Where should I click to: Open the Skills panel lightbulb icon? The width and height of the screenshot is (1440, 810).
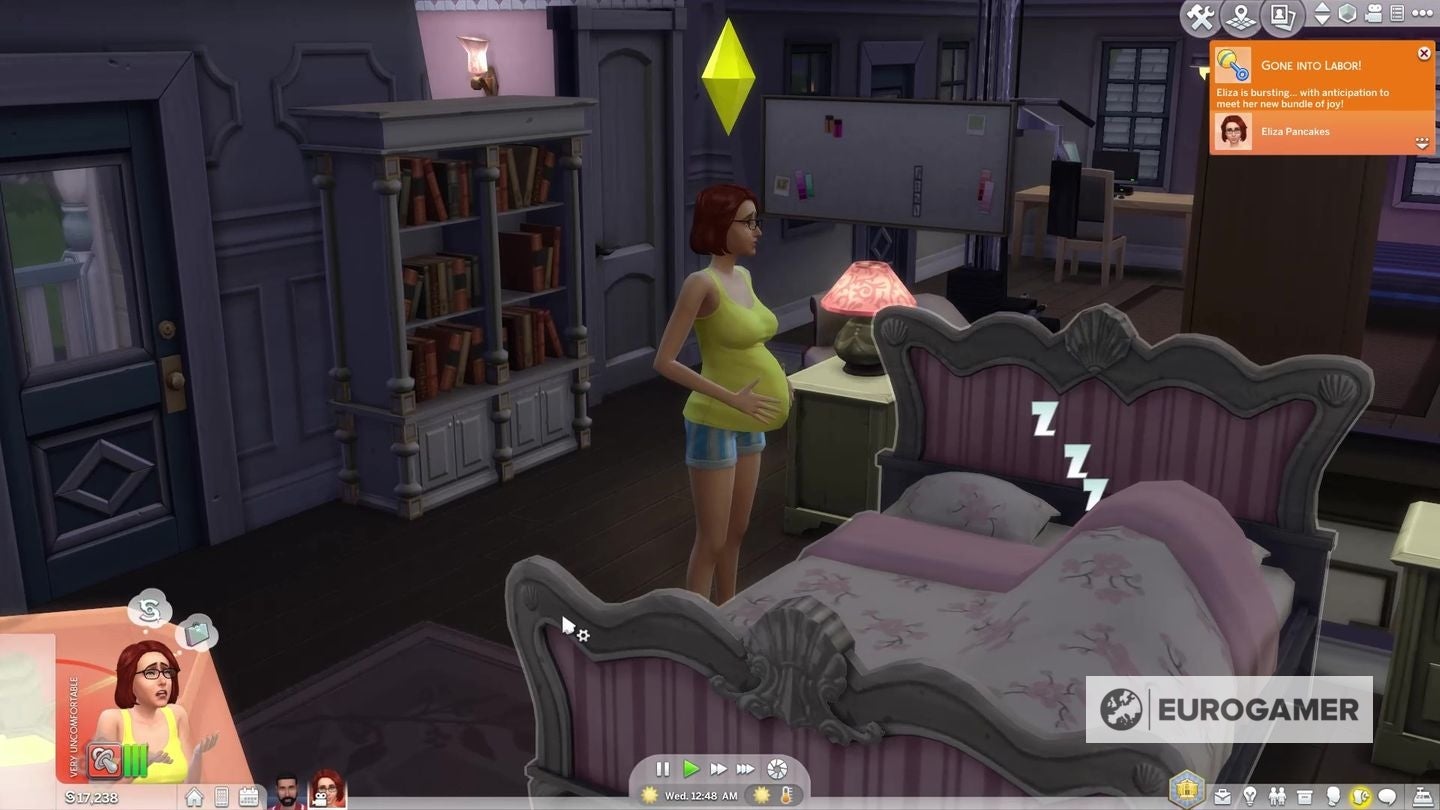click(x=1251, y=795)
